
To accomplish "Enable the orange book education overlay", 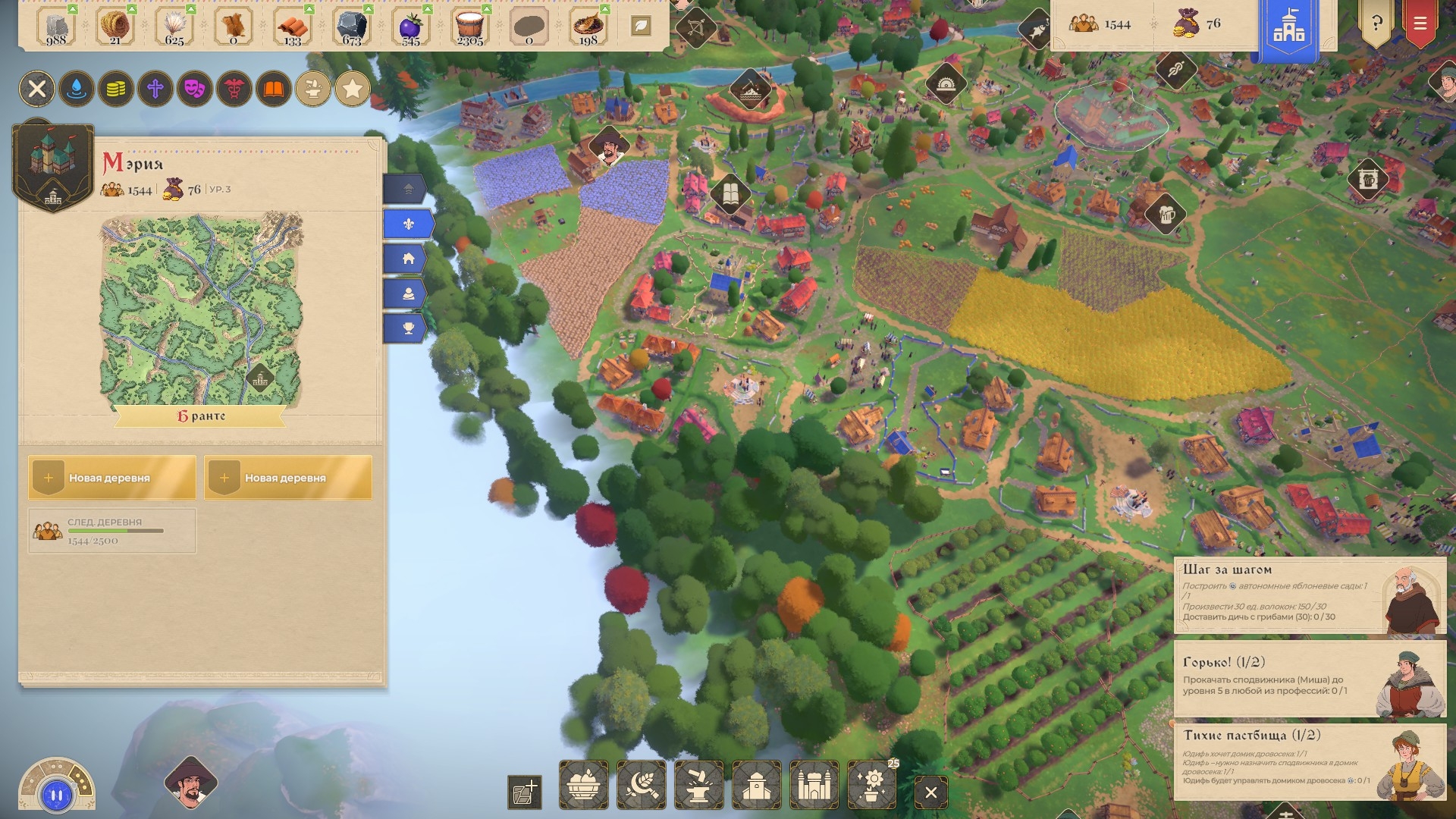I will tap(274, 89).
